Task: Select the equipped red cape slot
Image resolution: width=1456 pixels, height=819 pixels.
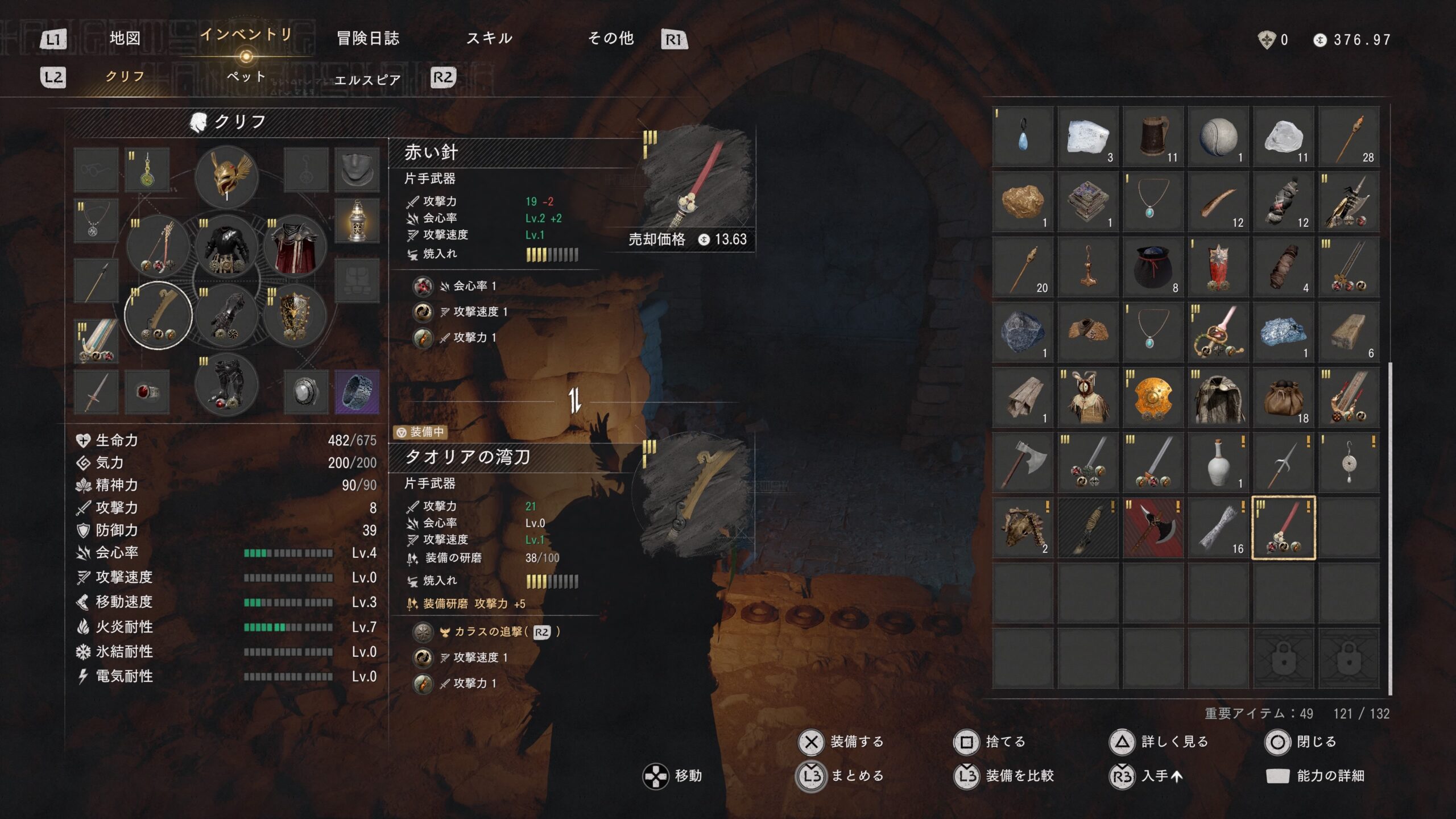Action: coord(295,247)
